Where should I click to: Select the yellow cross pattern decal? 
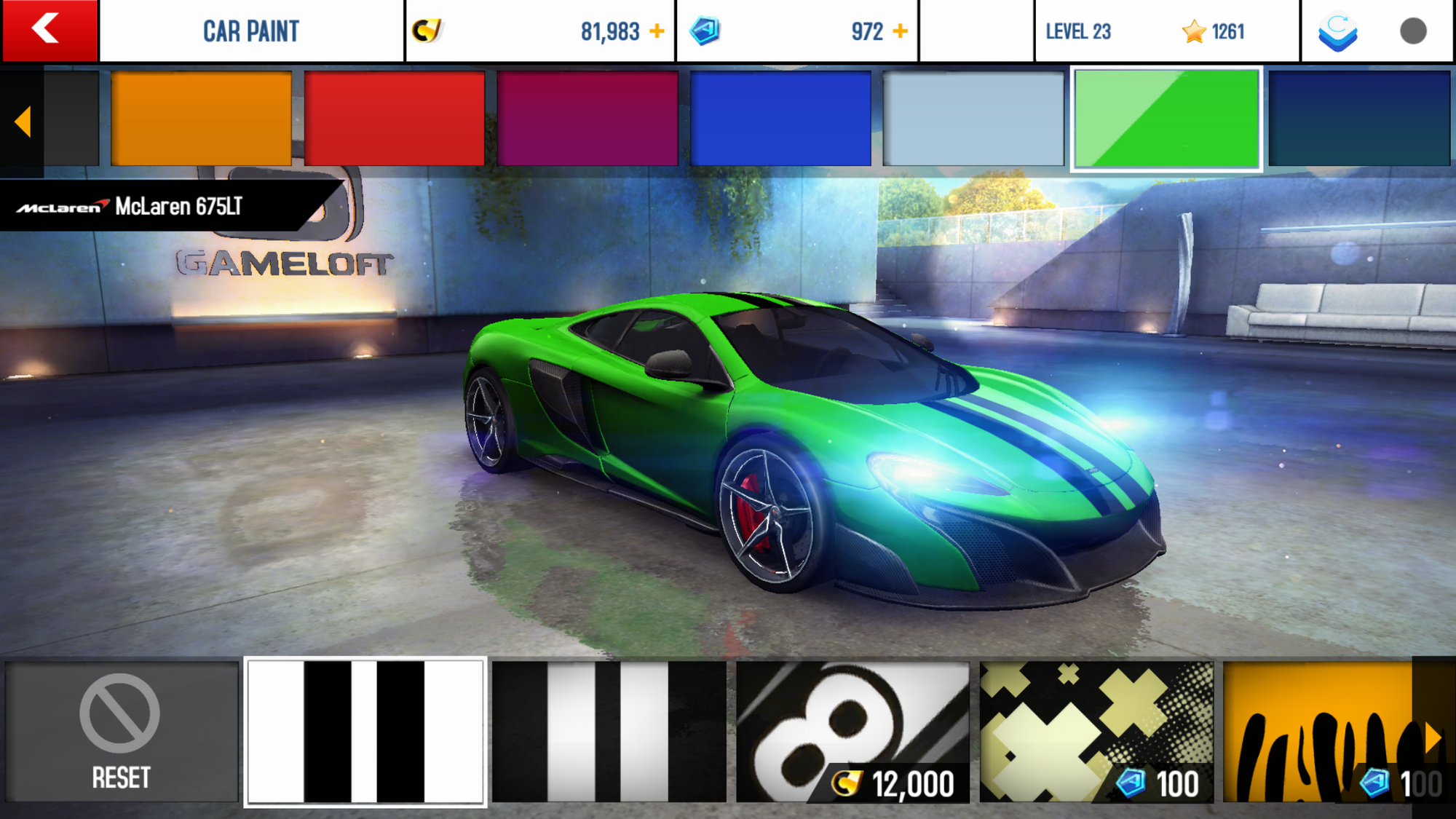pos(1096,732)
